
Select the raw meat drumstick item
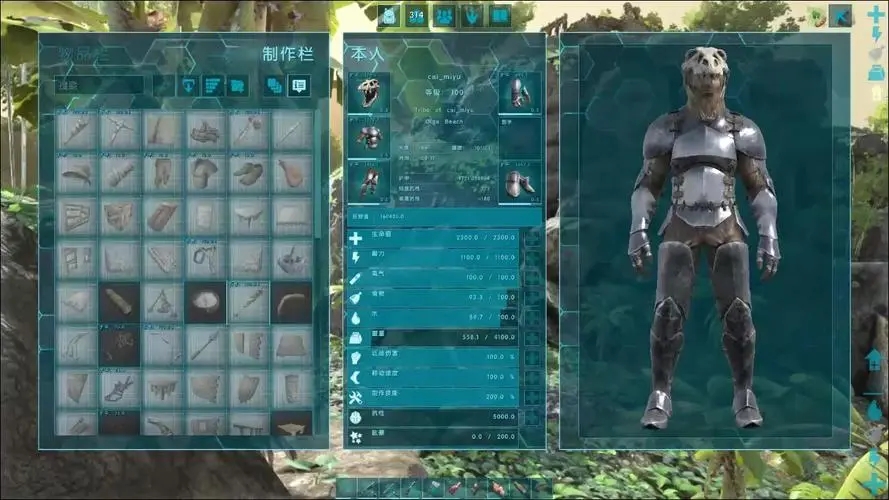(x=291, y=173)
